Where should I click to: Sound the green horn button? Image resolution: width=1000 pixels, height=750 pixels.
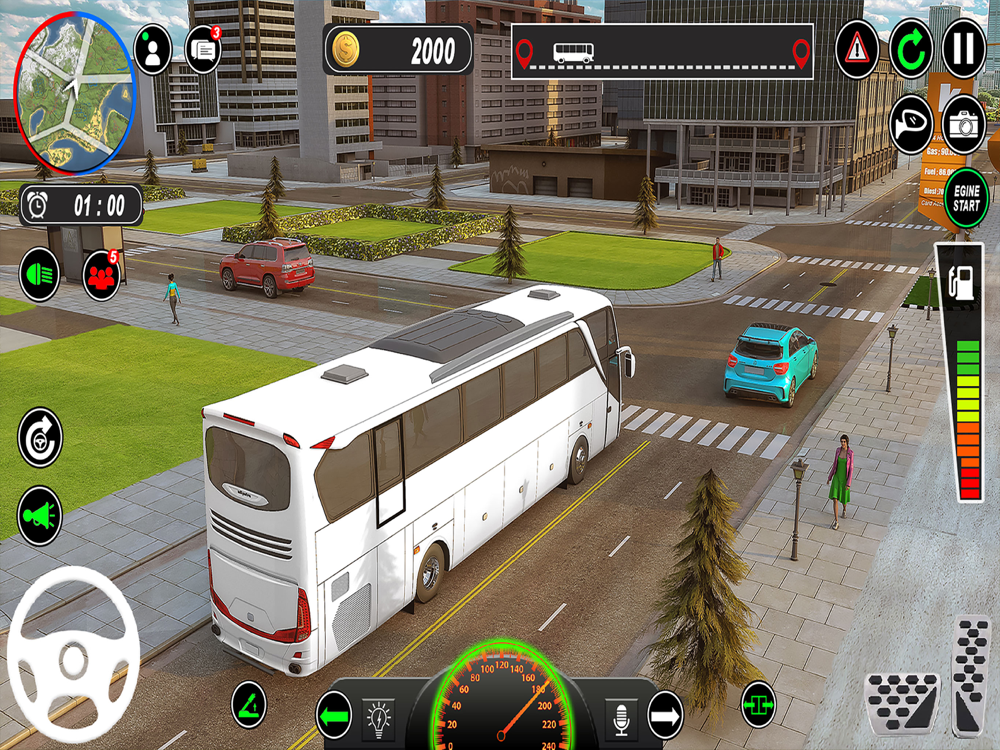[x=40, y=515]
